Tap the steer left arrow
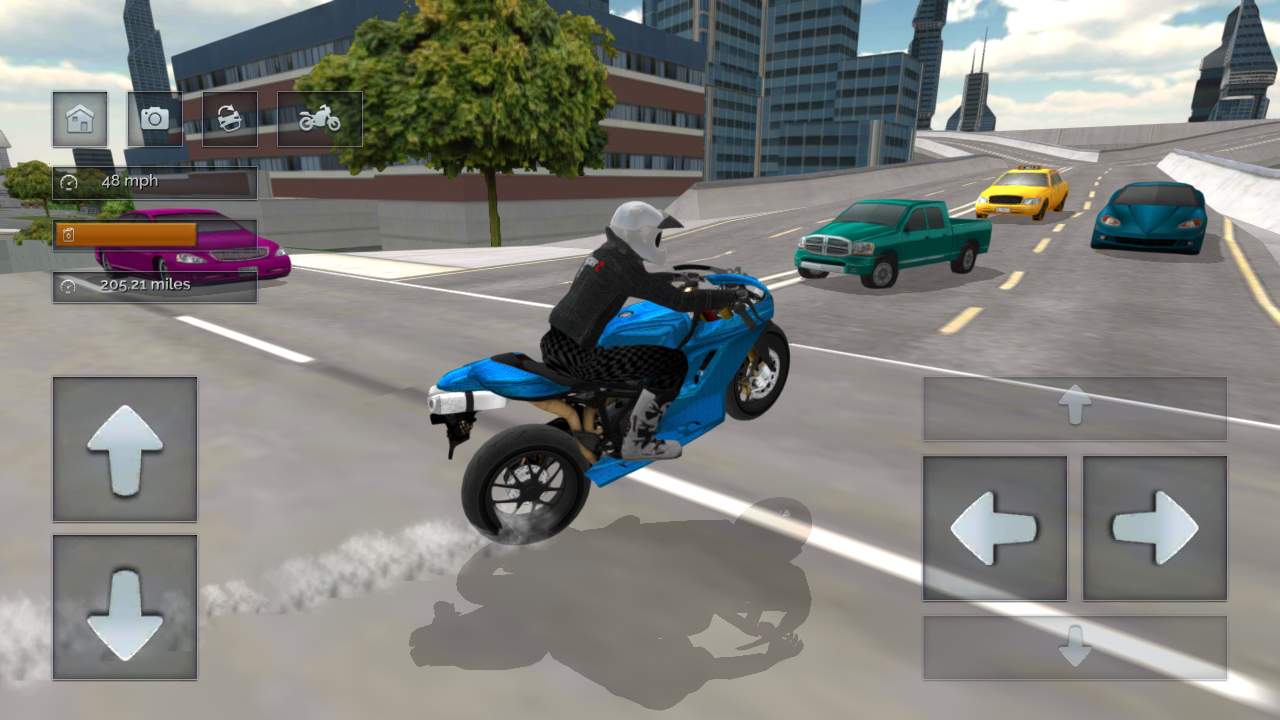 coord(993,528)
